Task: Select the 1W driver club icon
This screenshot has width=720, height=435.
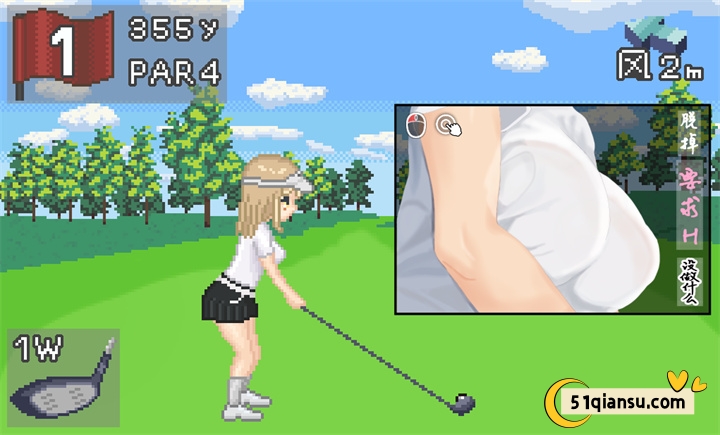Action: 62,379
